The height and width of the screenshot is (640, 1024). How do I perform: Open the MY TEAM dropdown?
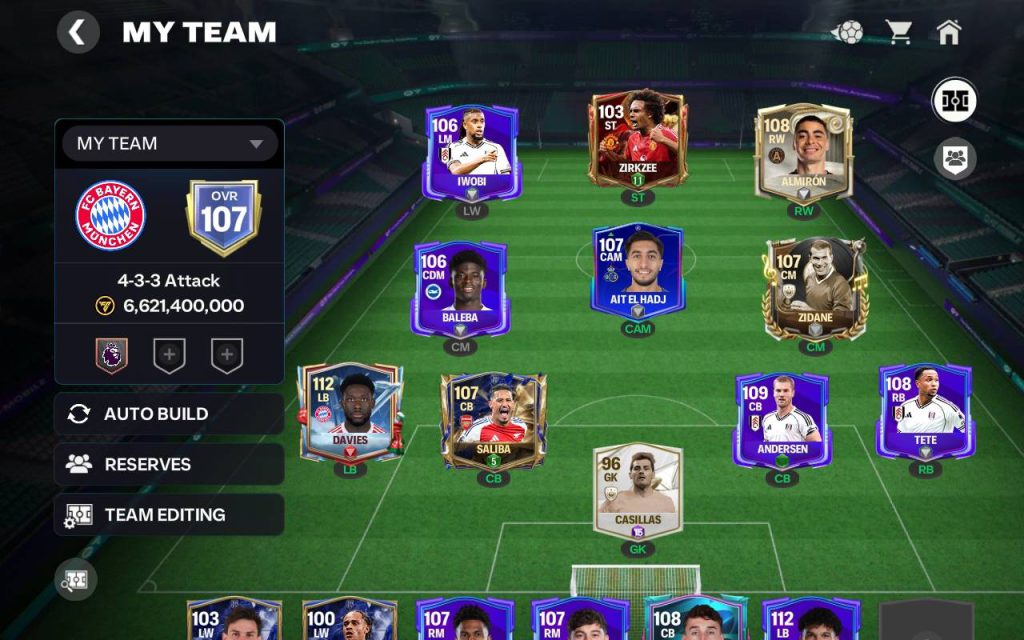pyautogui.click(x=169, y=144)
